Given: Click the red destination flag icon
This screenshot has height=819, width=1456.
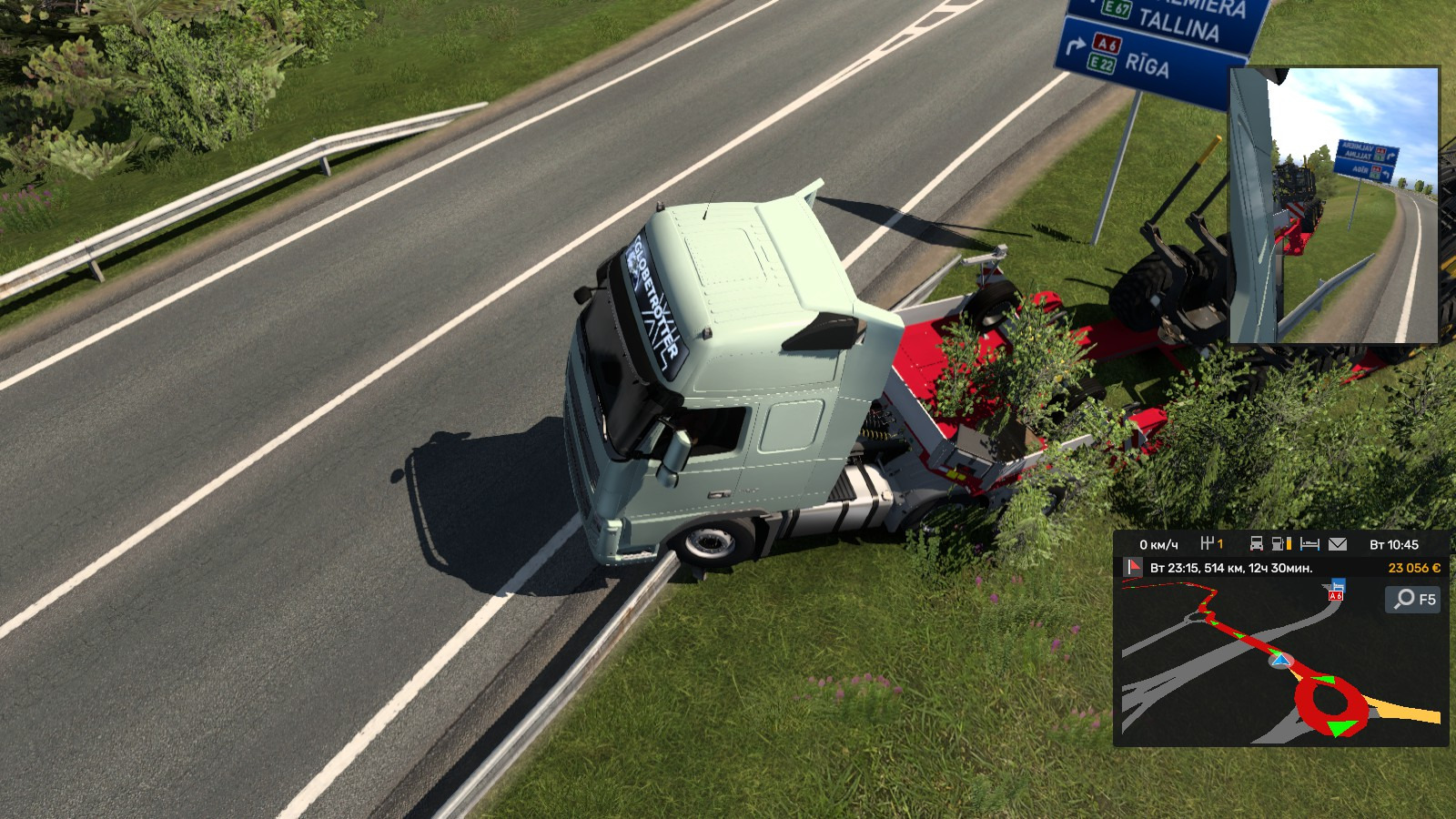Looking at the screenshot, I should click(1133, 568).
